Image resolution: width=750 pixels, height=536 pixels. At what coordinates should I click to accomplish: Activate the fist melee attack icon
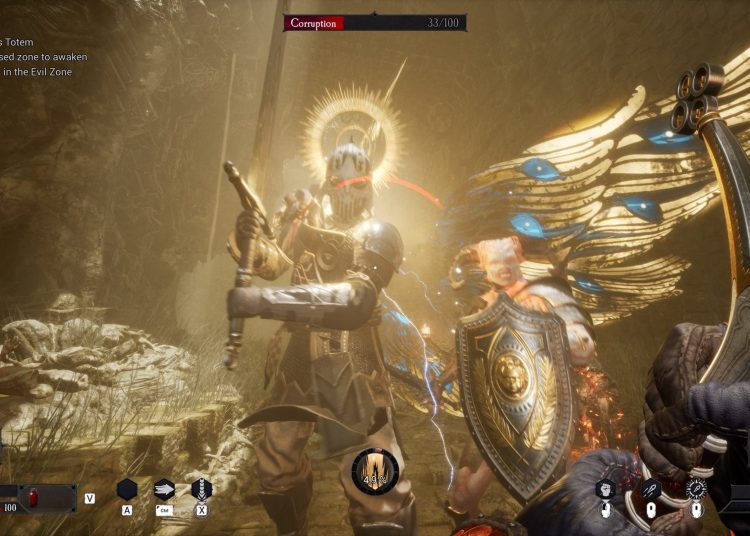pos(606,489)
